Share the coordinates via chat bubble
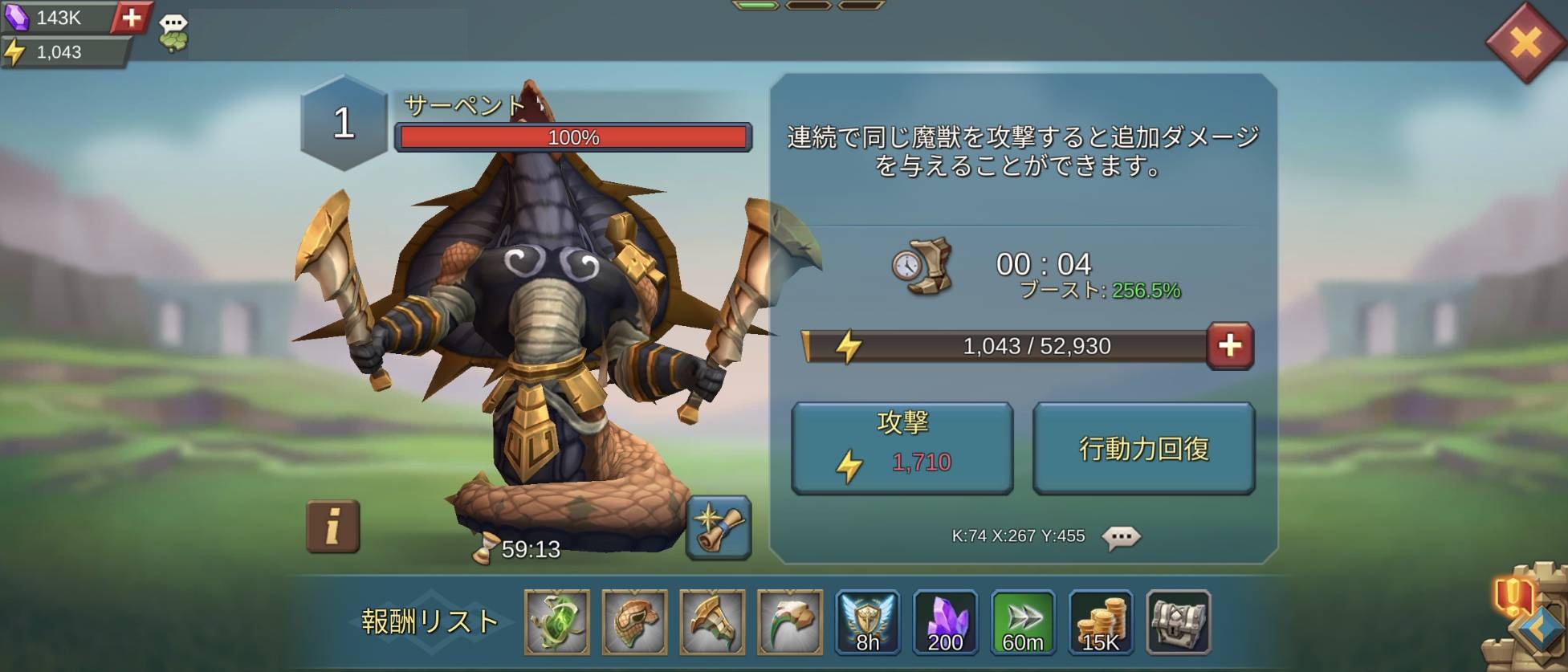 (1121, 536)
